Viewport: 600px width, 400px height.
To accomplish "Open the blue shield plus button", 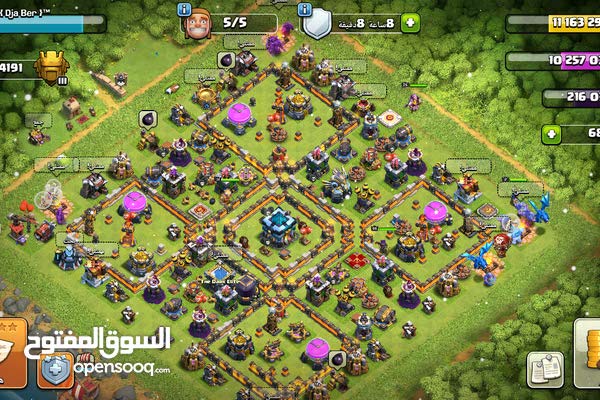I will coord(55,370).
